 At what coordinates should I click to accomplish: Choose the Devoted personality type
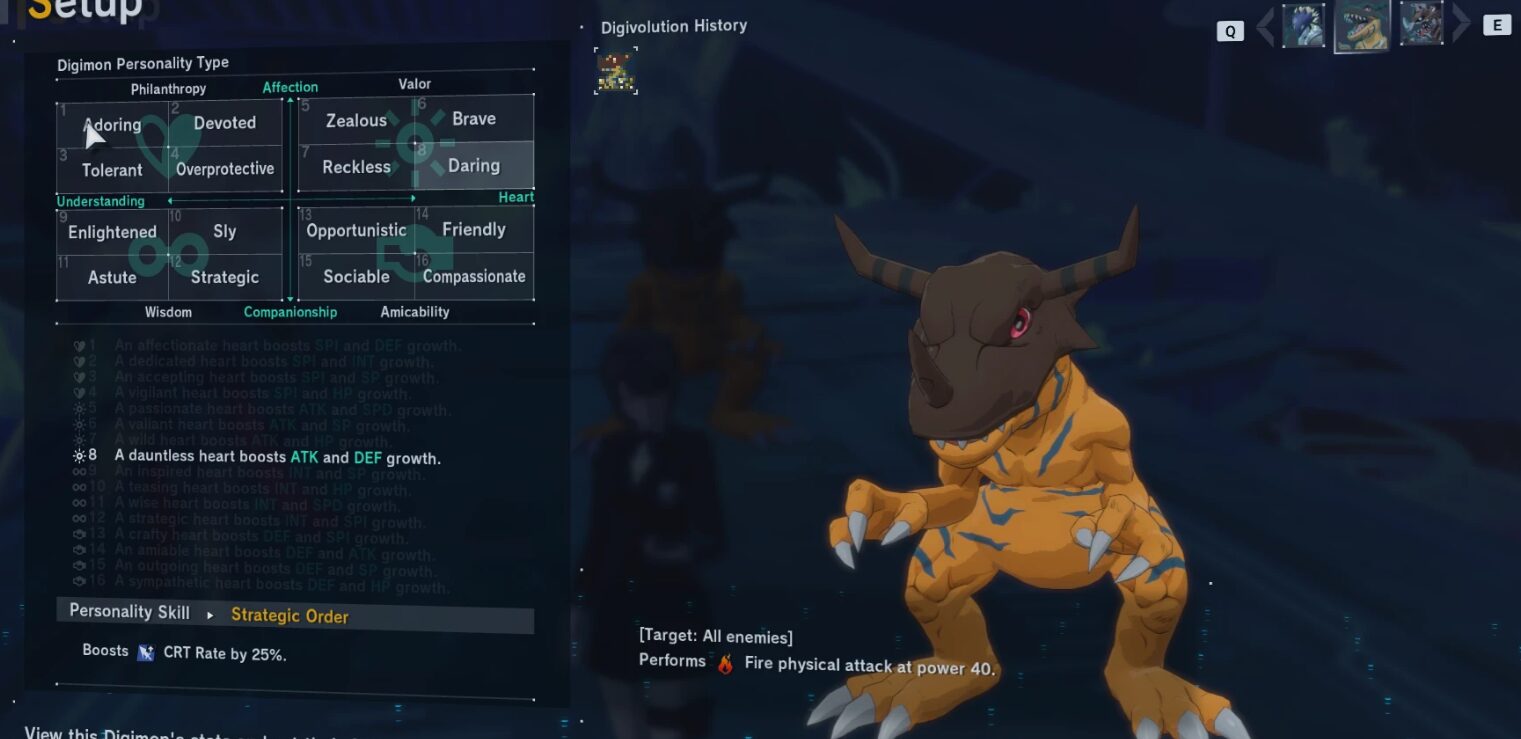tap(225, 123)
